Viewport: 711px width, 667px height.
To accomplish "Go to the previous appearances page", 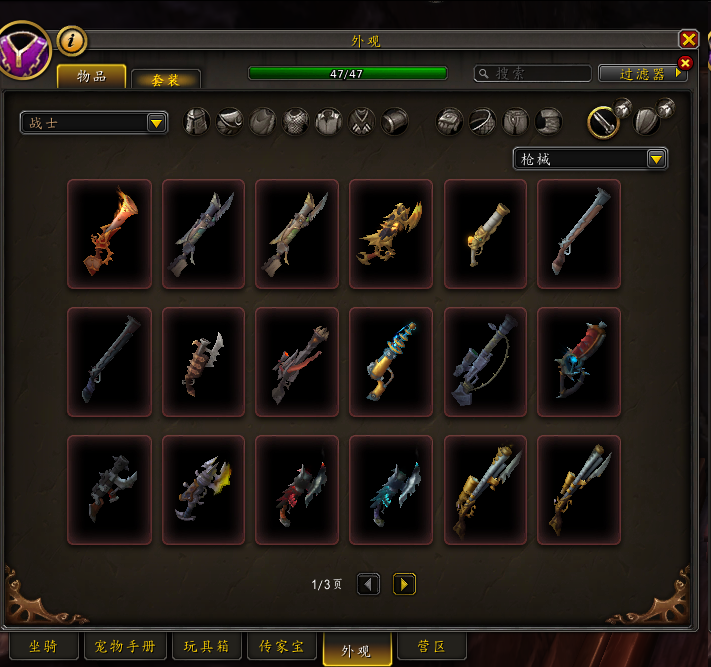I will (x=368, y=584).
